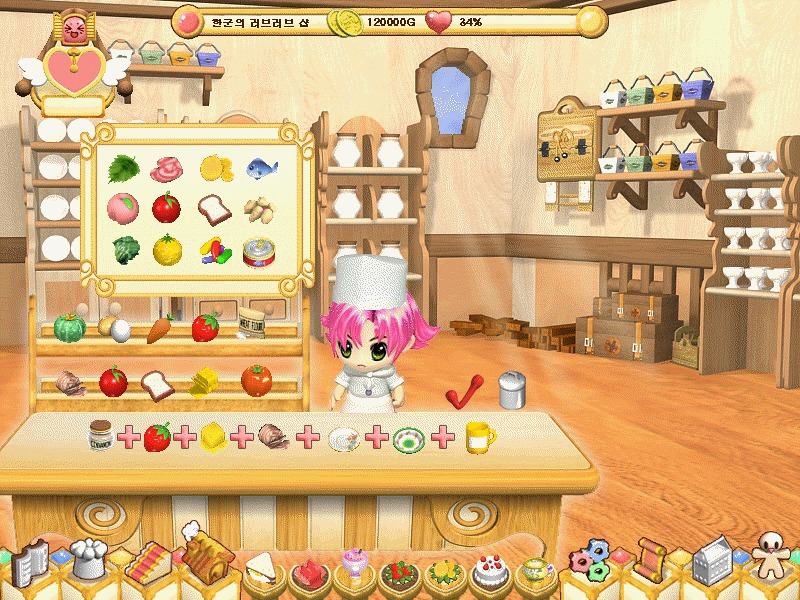The width and height of the screenshot is (800, 600).
Task: Select the dark green cabbage ingredient
Action: (x=123, y=250)
